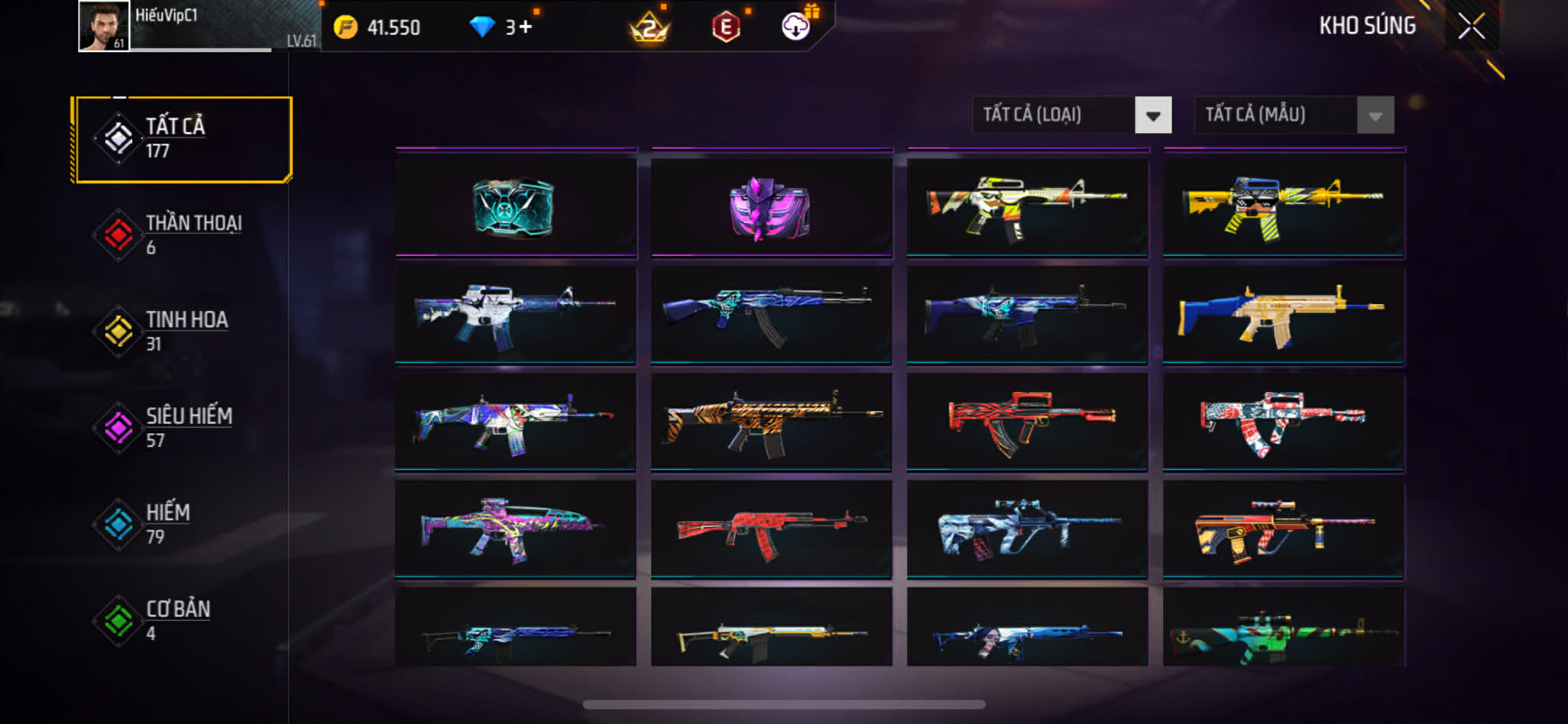Choose the yellow and blue M4A1 skin
This screenshot has height=724, width=1568.
pyautogui.click(x=1283, y=207)
